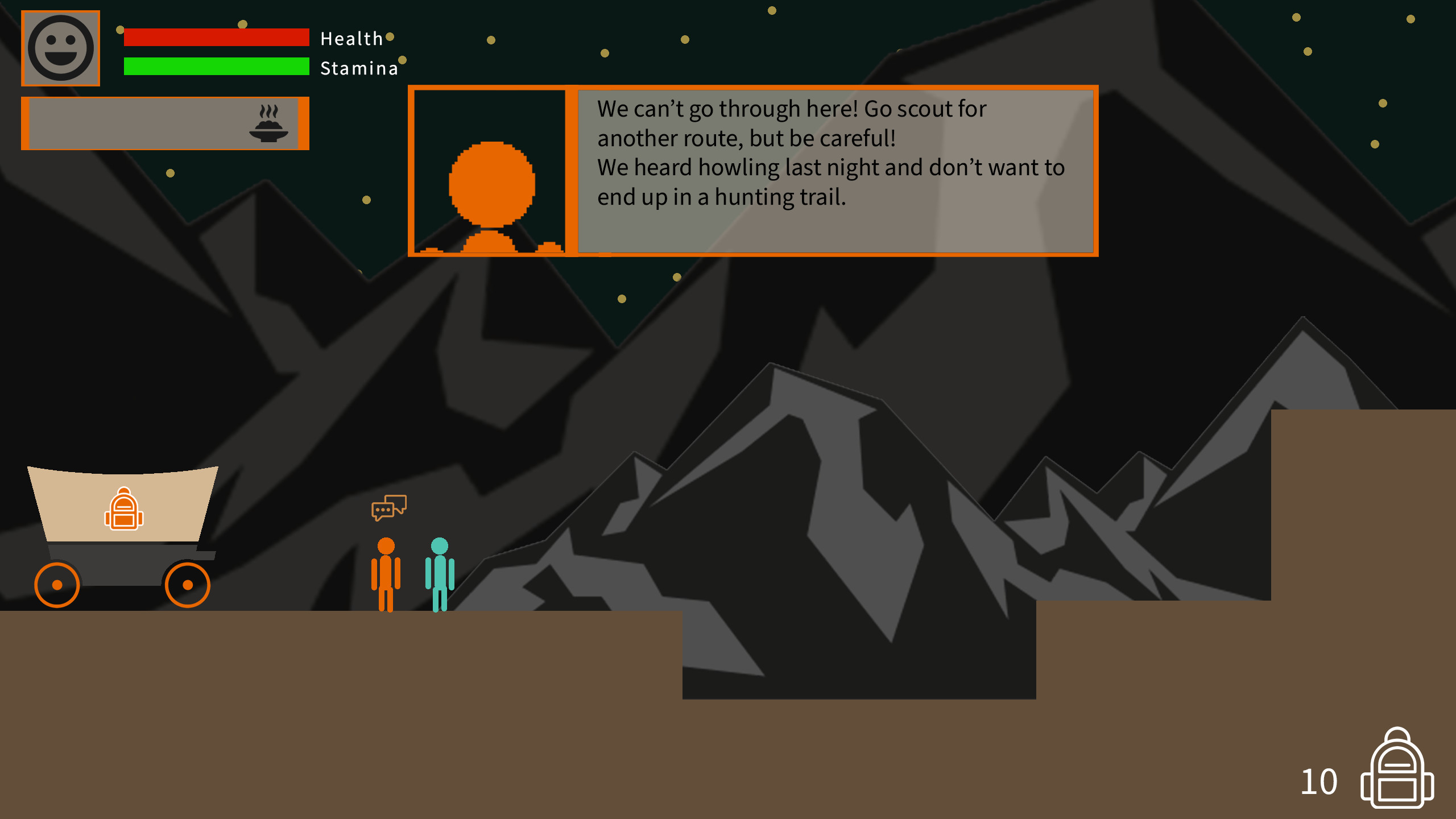Viewport: 1456px width, 819px height.
Task: Click the Health label
Action: pyautogui.click(x=350, y=39)
